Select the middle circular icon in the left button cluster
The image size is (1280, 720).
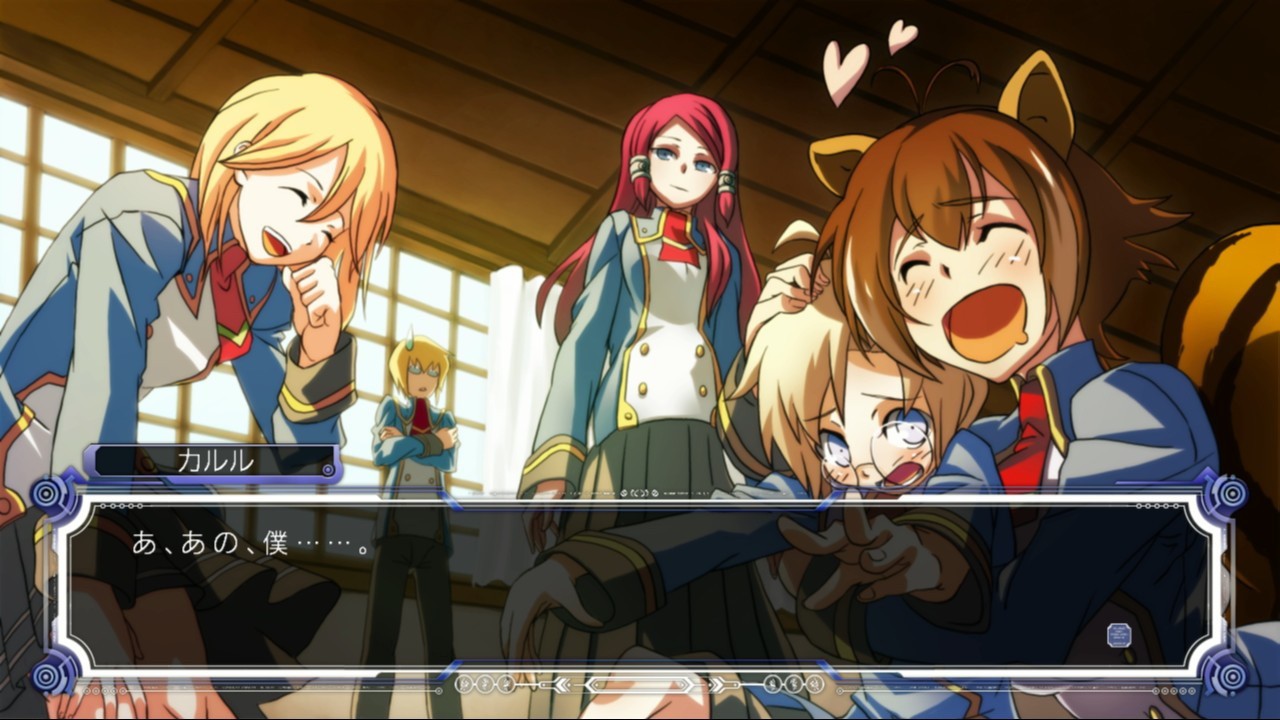[486, 685]
